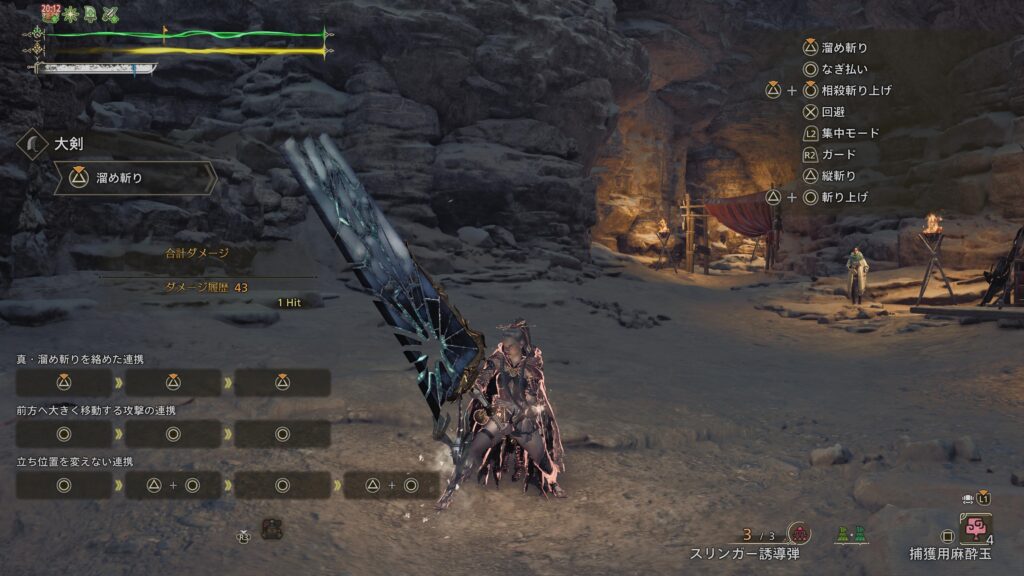Click the timed 20:12 food buff icon
Viewport: 1024px width, 576px height.
pos(49,13)
